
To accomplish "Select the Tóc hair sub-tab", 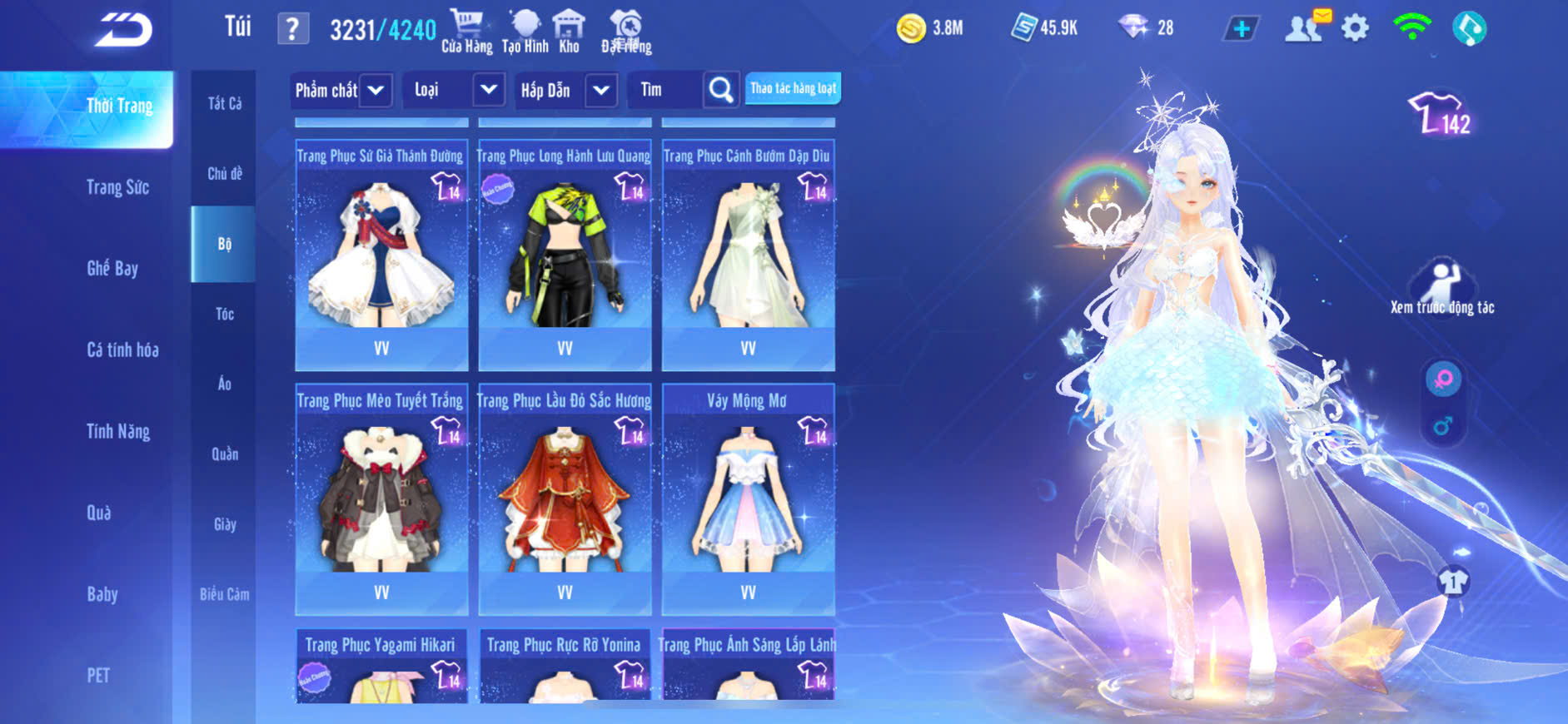I will click(224, 314).
